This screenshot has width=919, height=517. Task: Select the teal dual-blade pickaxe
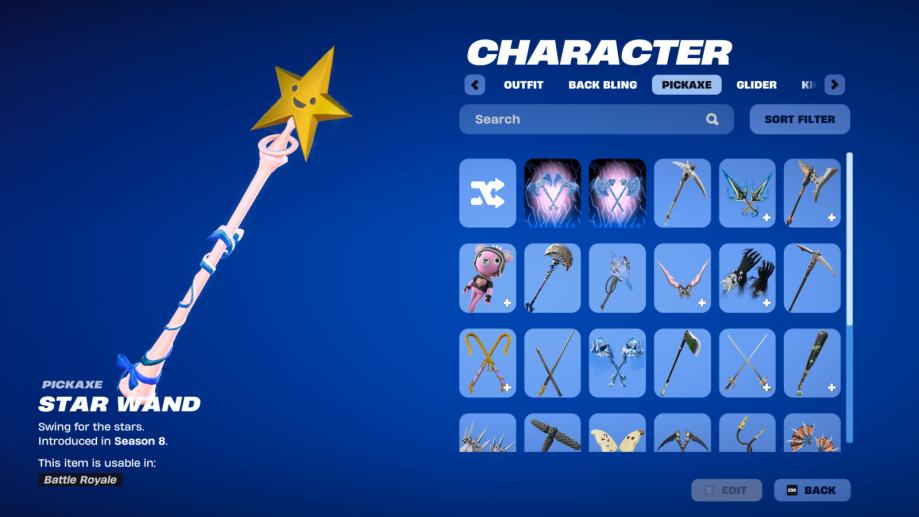(747, 193)
